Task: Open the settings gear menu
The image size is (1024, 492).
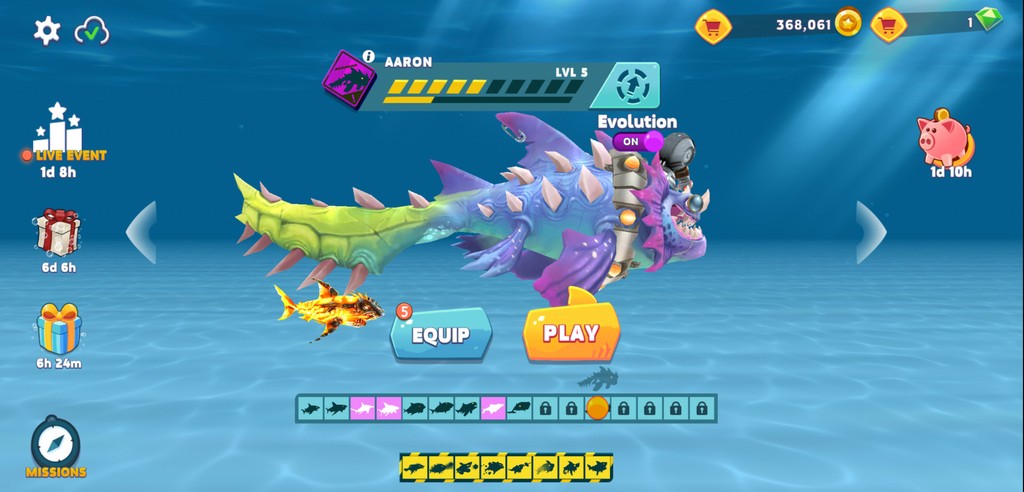Action: point(47,30)
